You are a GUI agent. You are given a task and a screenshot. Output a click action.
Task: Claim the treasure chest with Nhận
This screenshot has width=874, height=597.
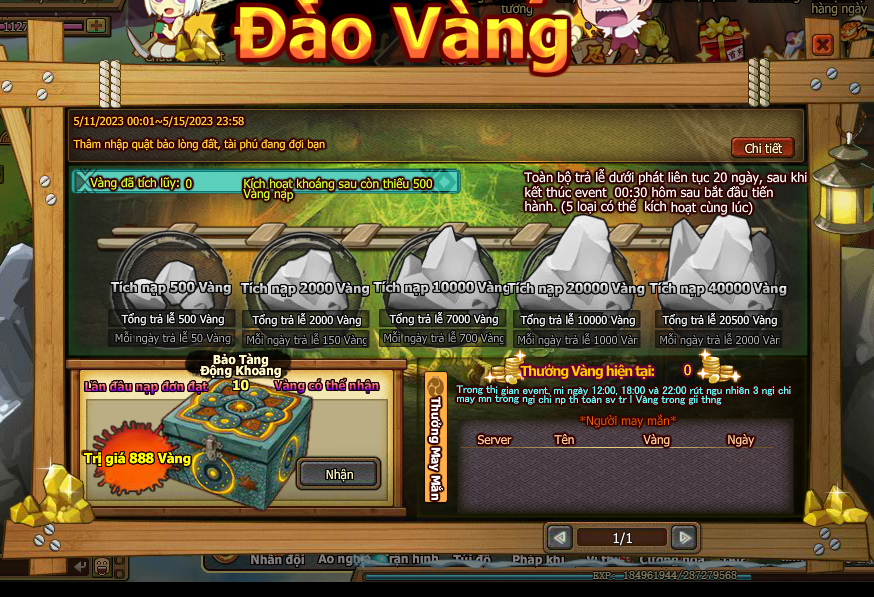(x=338, y=473)
